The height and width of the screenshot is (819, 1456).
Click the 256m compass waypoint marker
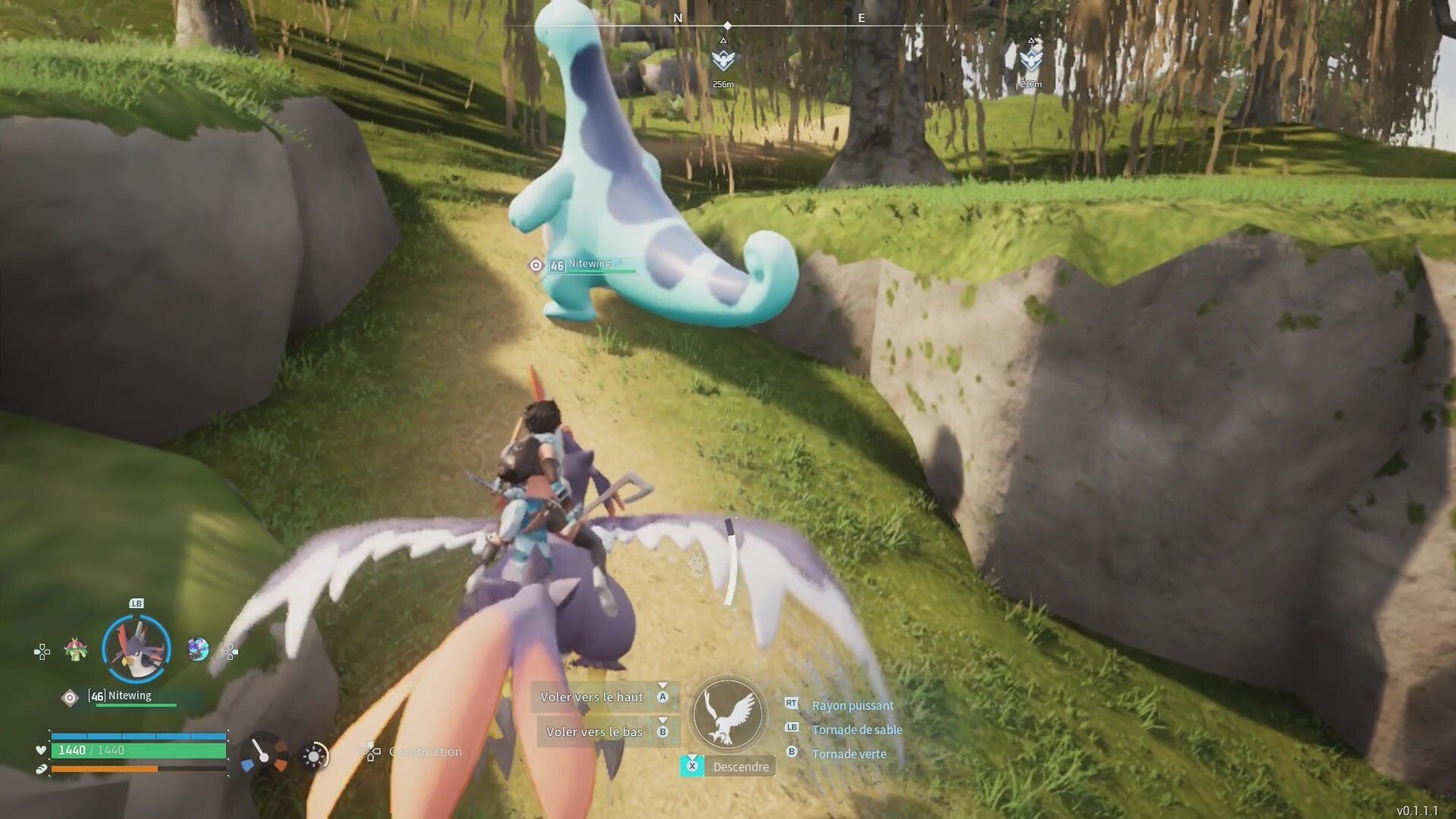723,60
